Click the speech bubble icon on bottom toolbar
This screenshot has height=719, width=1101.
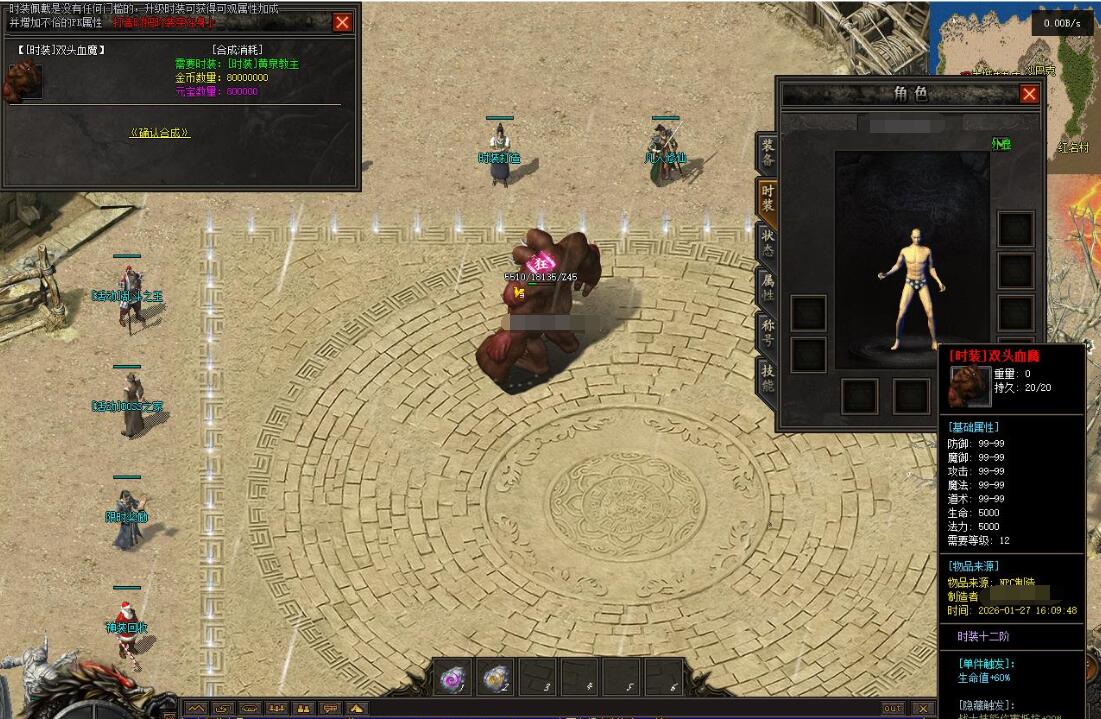click(329, 708)
